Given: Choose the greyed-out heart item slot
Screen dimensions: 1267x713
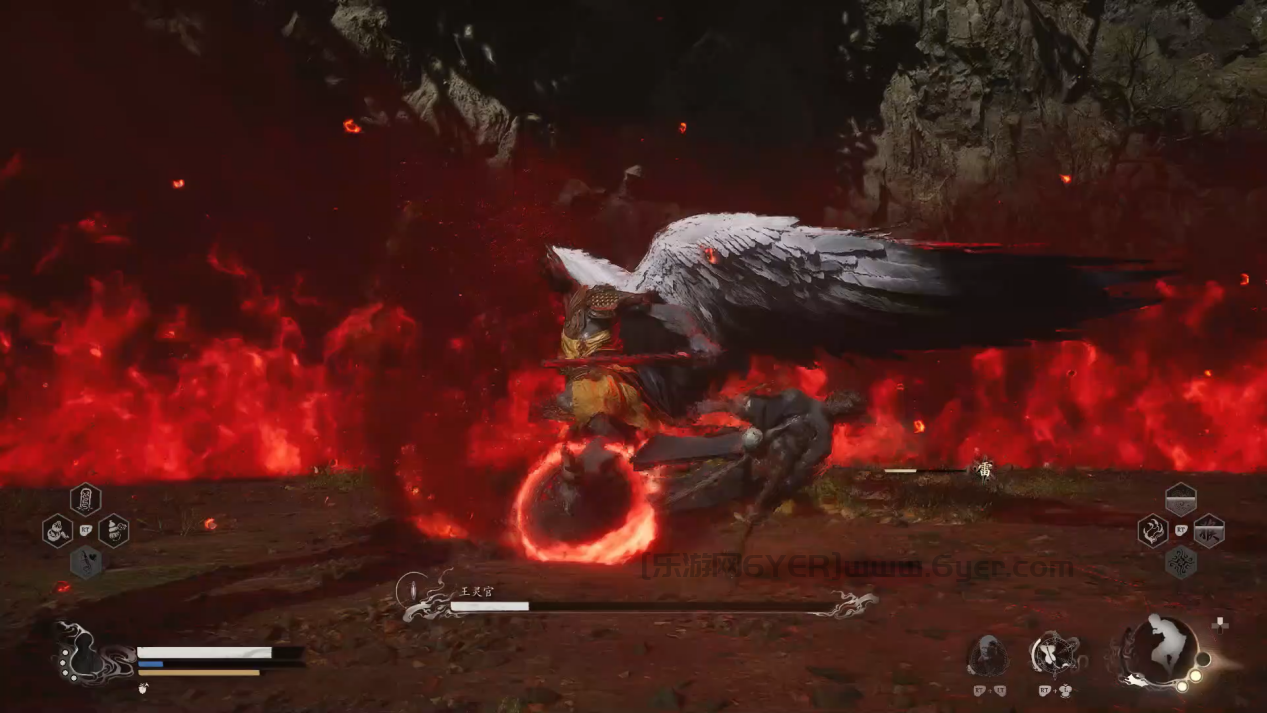Looking at the screenshot, I should (85, 562).
